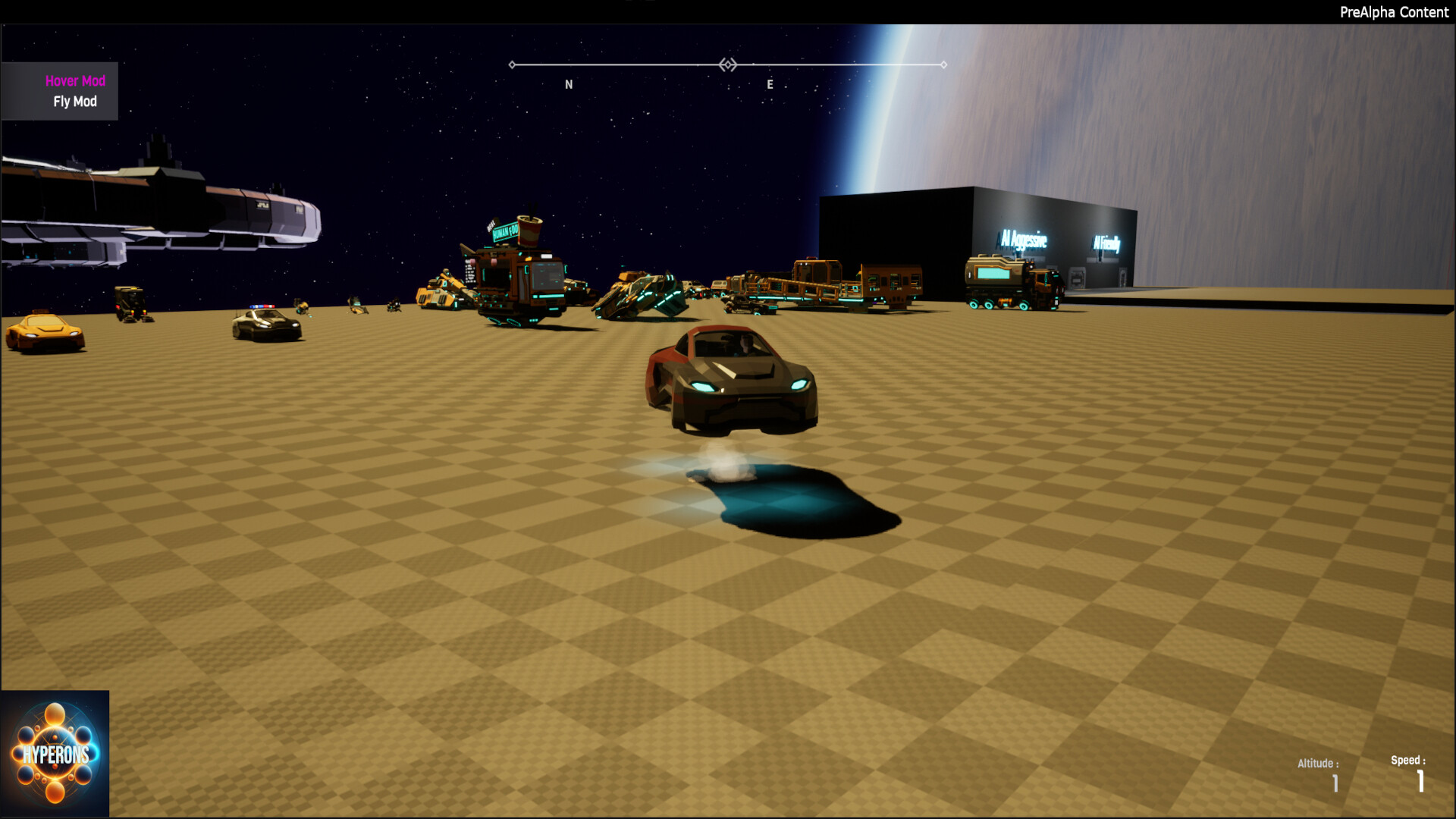Switch to Fly Mod
Screen dimensions: 1456x819
pyautogui.click(x=76, y=101)
